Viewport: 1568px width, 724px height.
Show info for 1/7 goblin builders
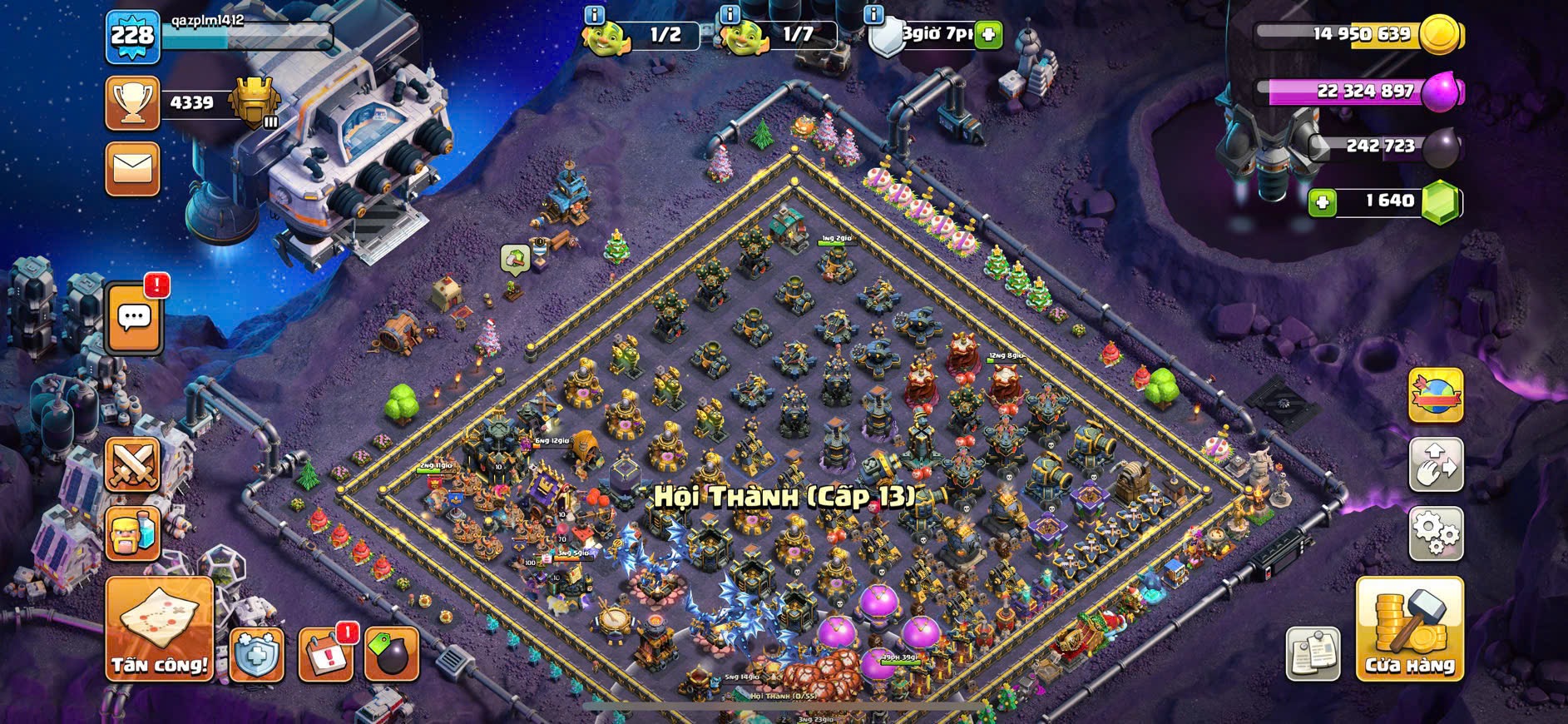[730, 15]
